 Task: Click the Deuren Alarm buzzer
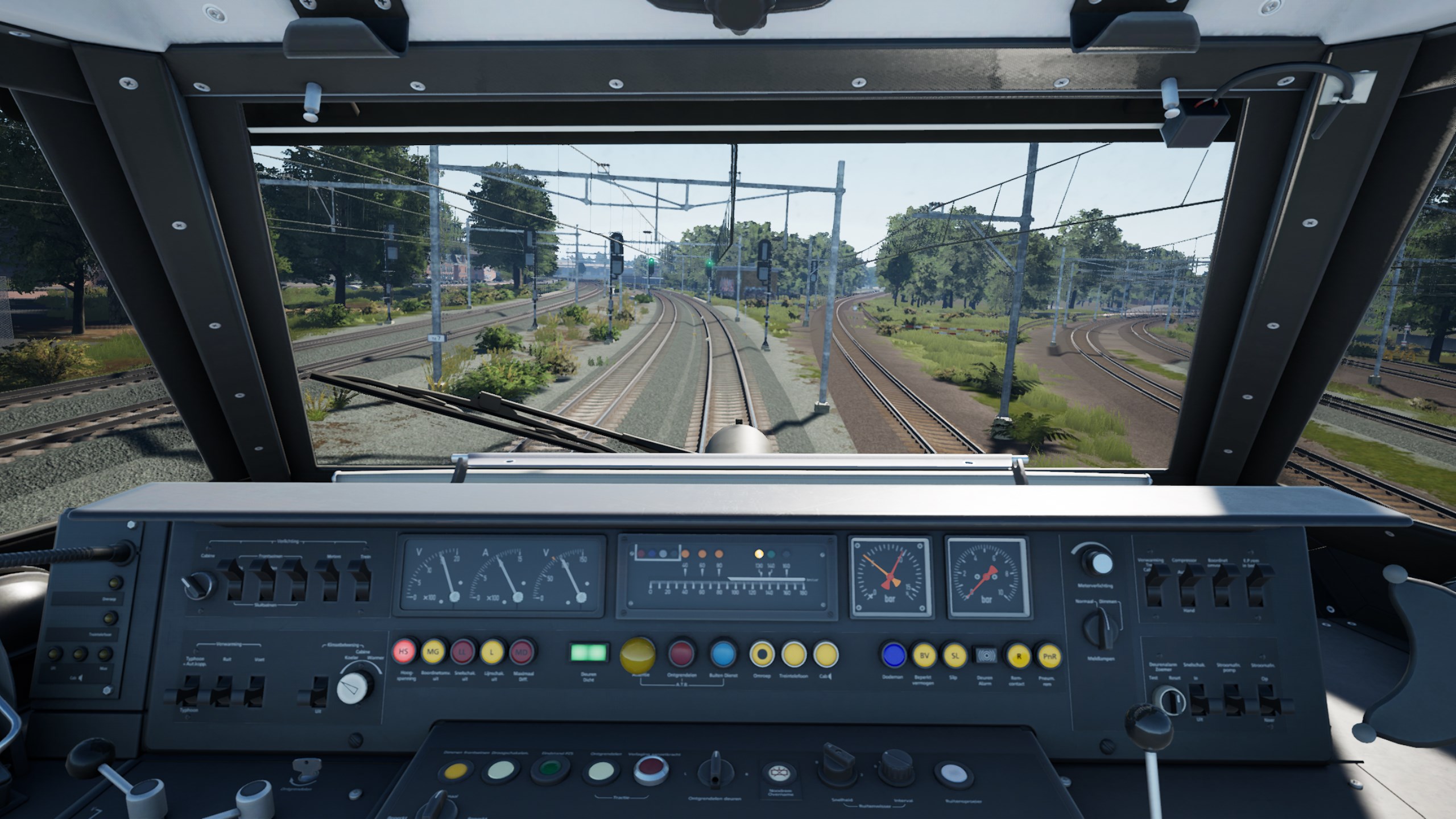pyautogui.click(x=985, y=656)
